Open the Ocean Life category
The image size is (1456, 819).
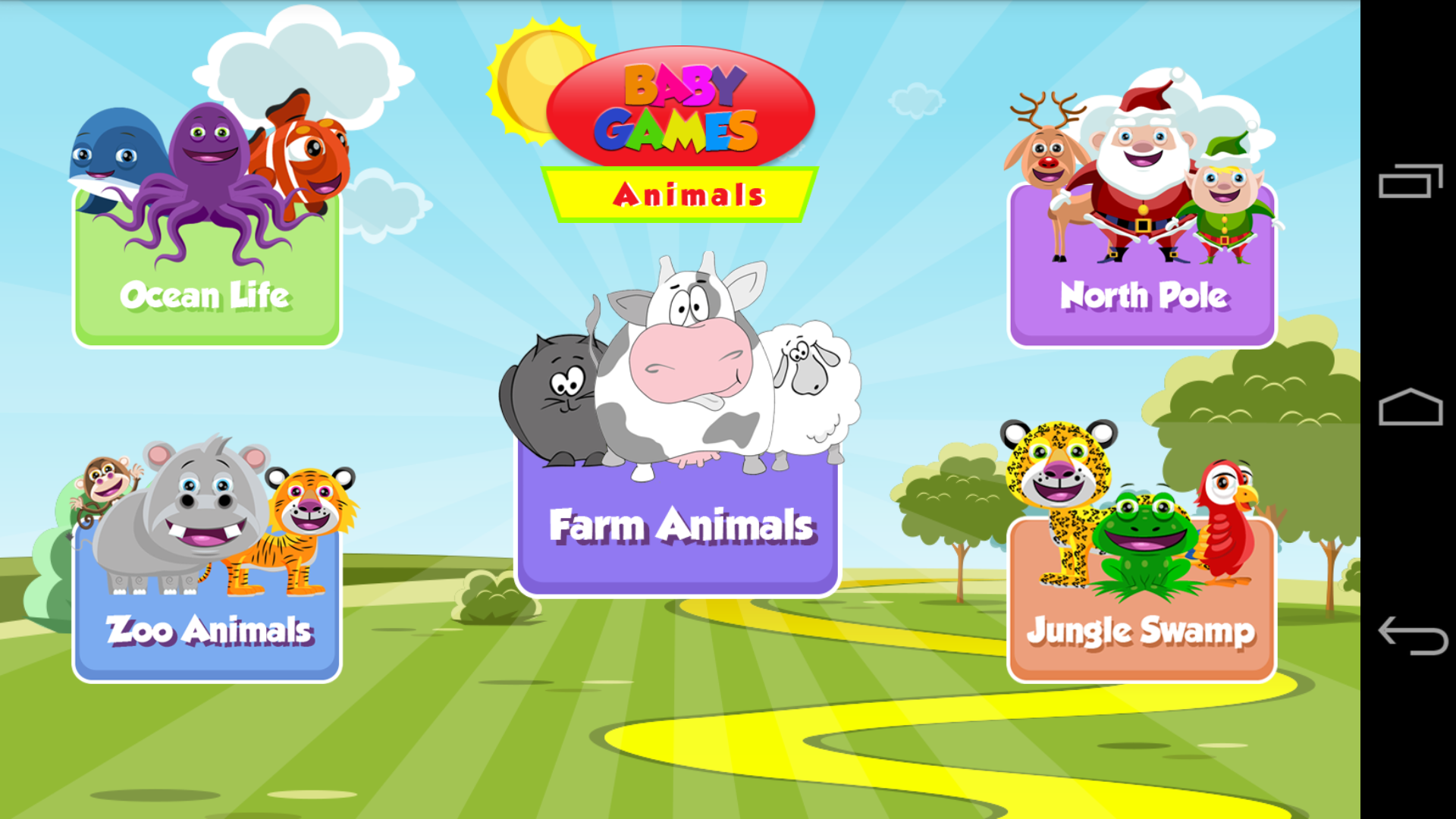point(206,296)
